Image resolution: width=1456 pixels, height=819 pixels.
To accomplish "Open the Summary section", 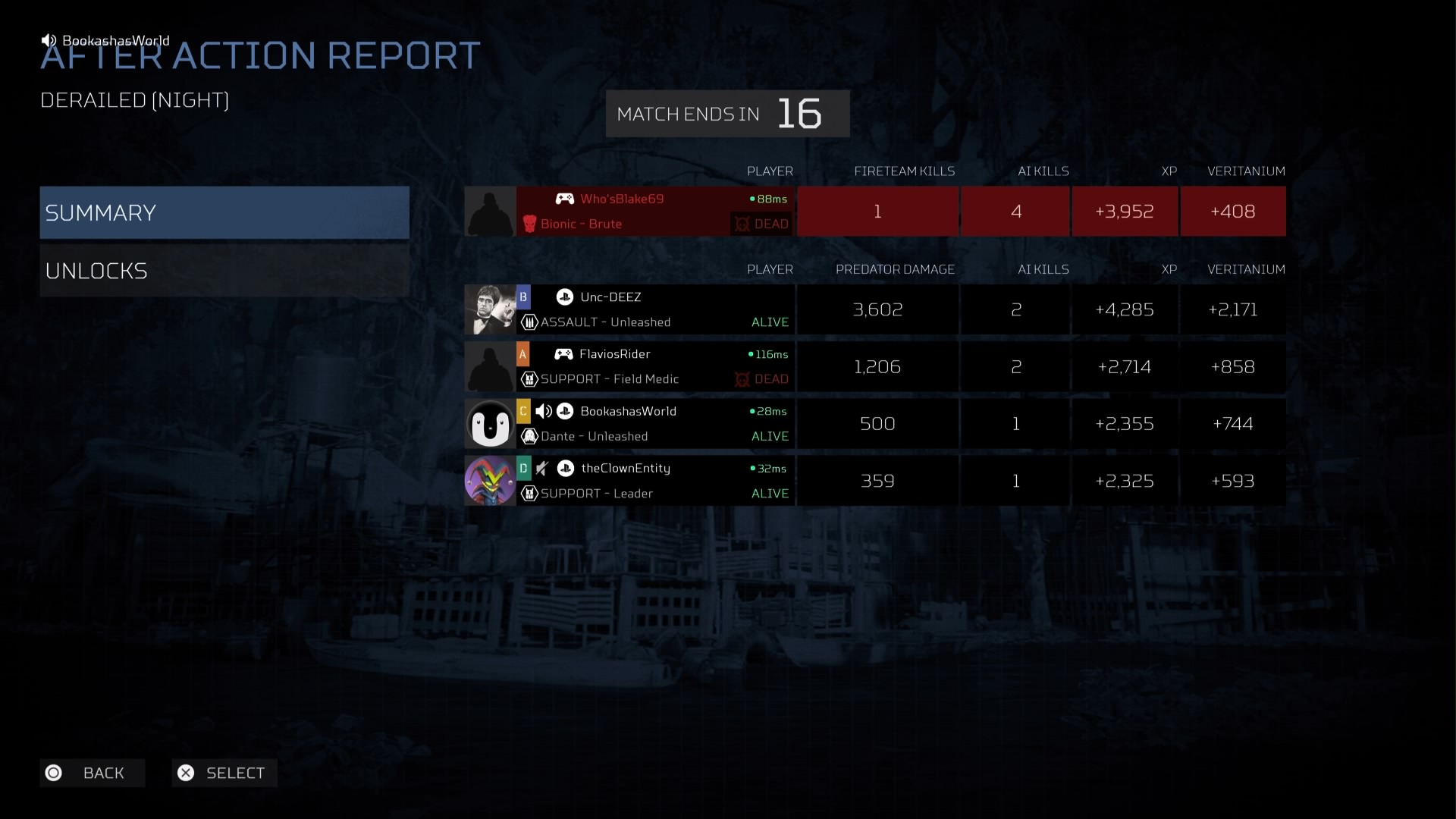I will point(224,212).
